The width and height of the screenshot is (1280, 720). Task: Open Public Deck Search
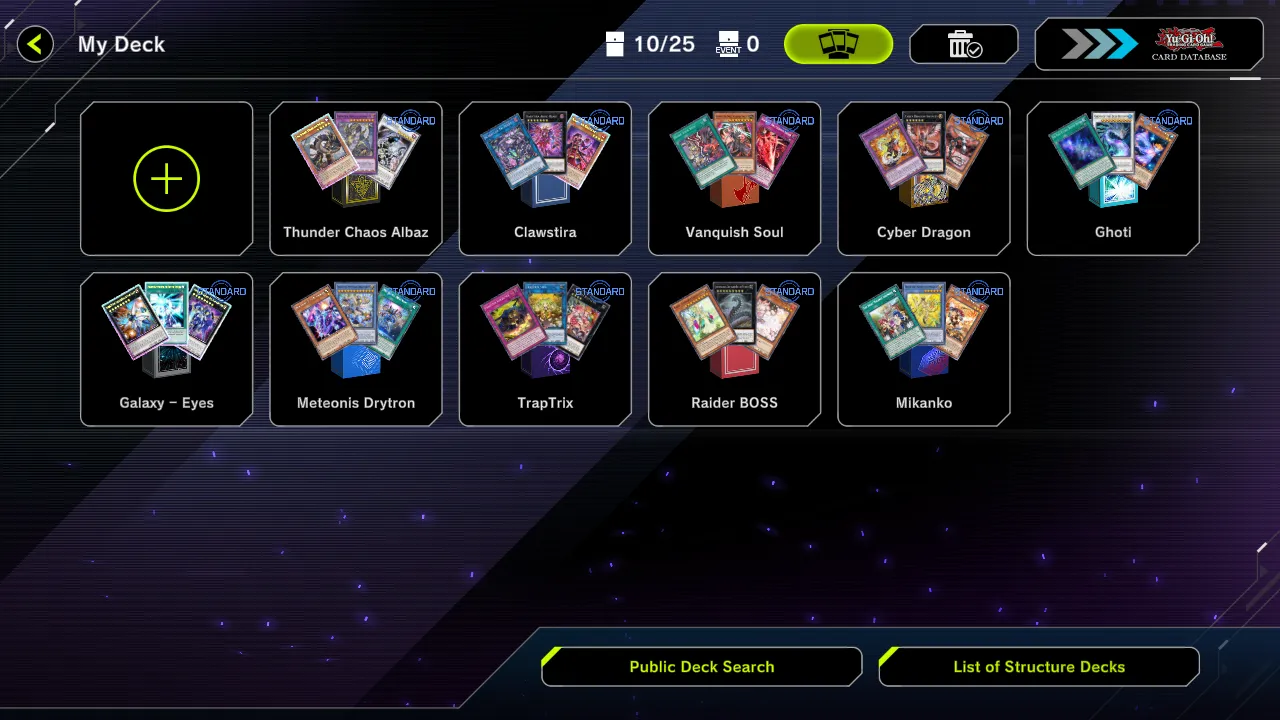702,667
